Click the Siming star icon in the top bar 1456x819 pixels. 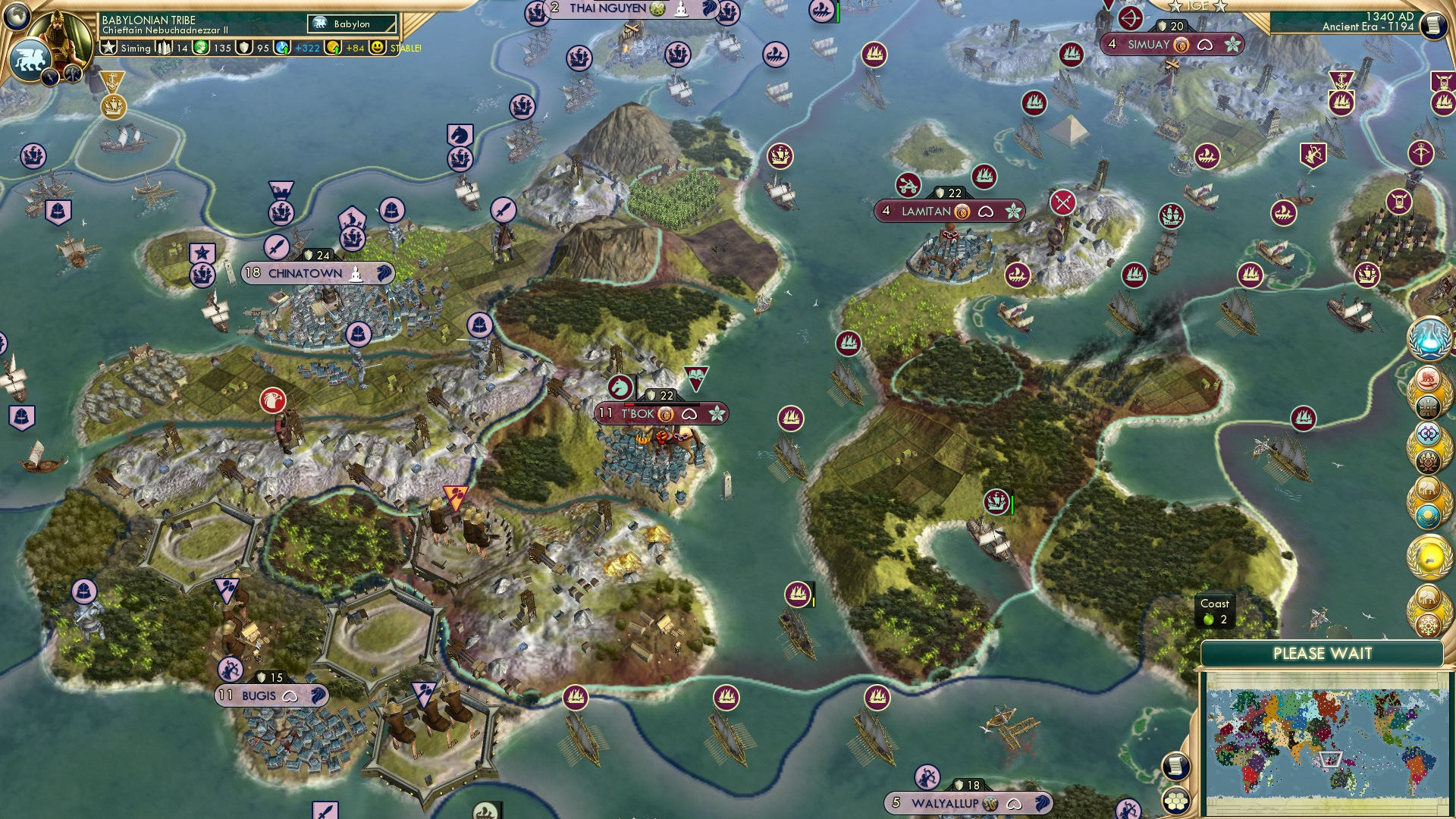tap(109, 48)
